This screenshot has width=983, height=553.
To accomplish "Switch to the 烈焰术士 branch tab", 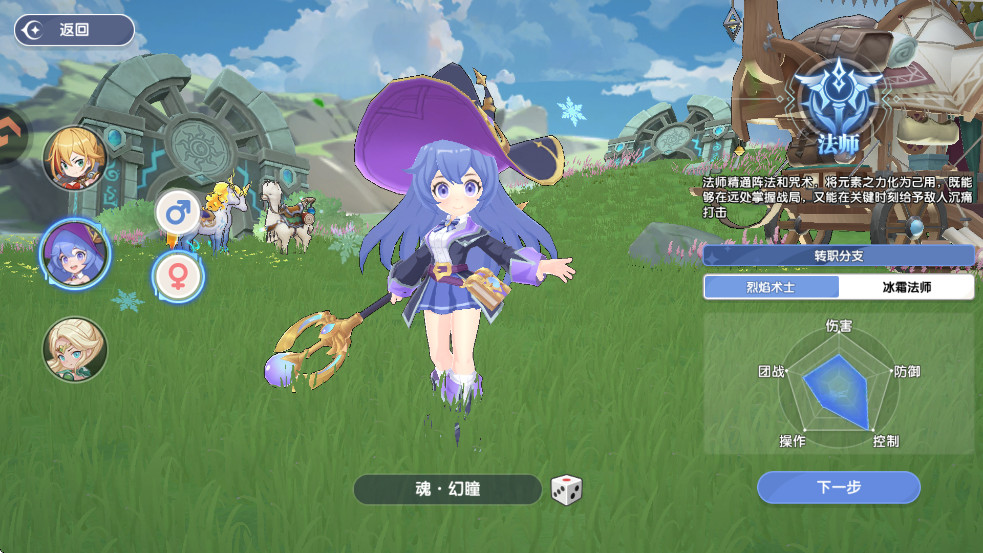I will pyautogui.click(x=771, y=288).
